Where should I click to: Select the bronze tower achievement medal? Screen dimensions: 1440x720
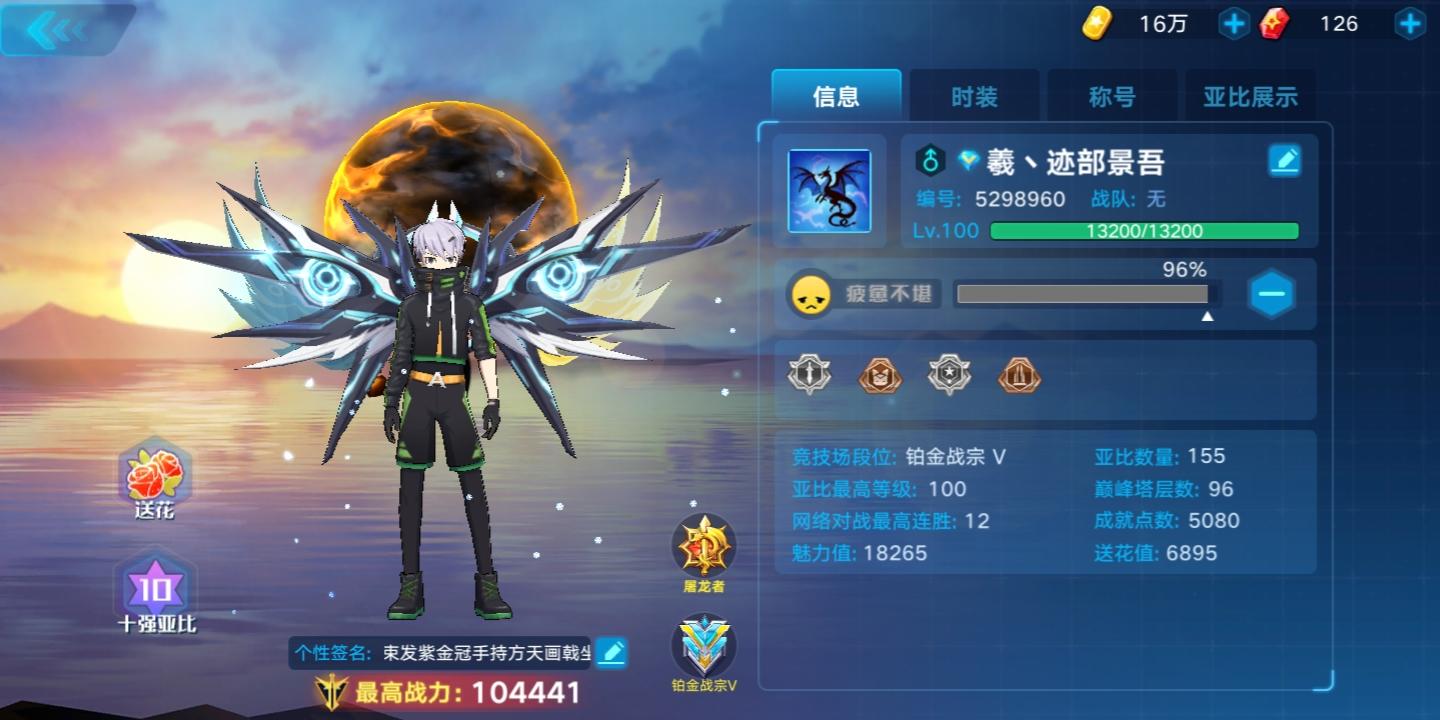pyautogui.click(x=1019, y=375)
